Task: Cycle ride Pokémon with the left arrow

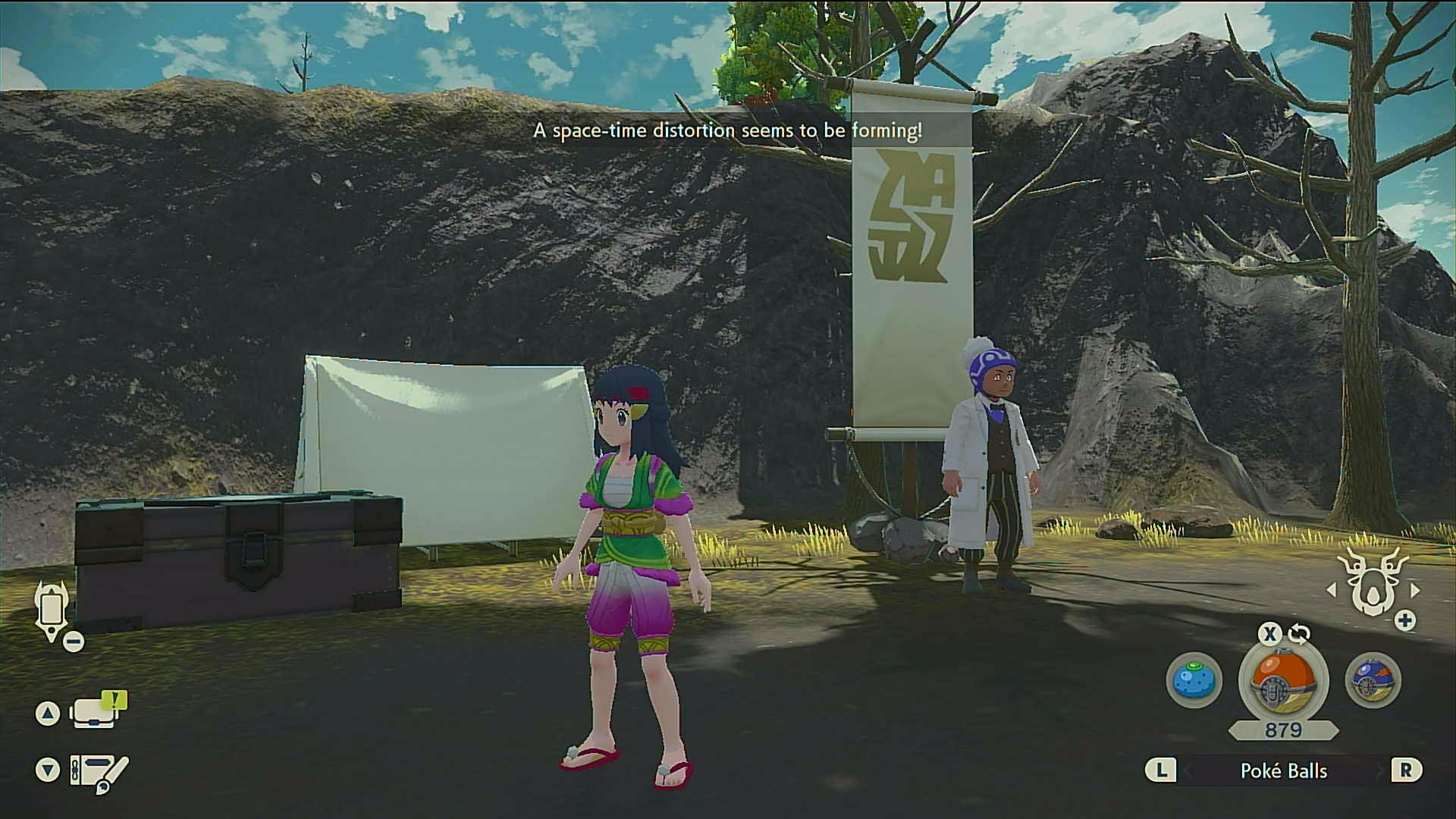Action: coord(1332,590)
